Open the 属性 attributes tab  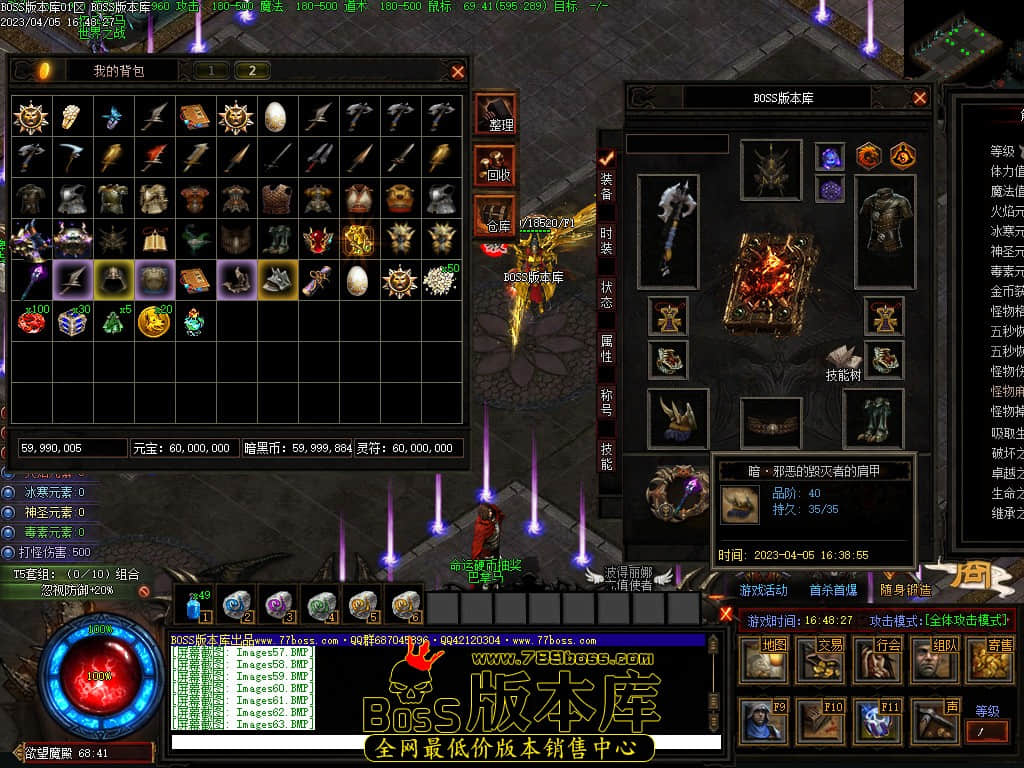(x=606, y=348)
